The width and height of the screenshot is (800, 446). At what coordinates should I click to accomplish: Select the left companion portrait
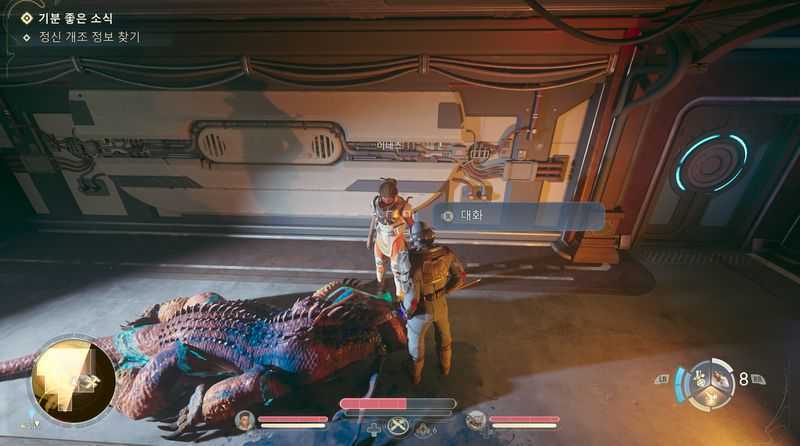(x=244, y=420)
